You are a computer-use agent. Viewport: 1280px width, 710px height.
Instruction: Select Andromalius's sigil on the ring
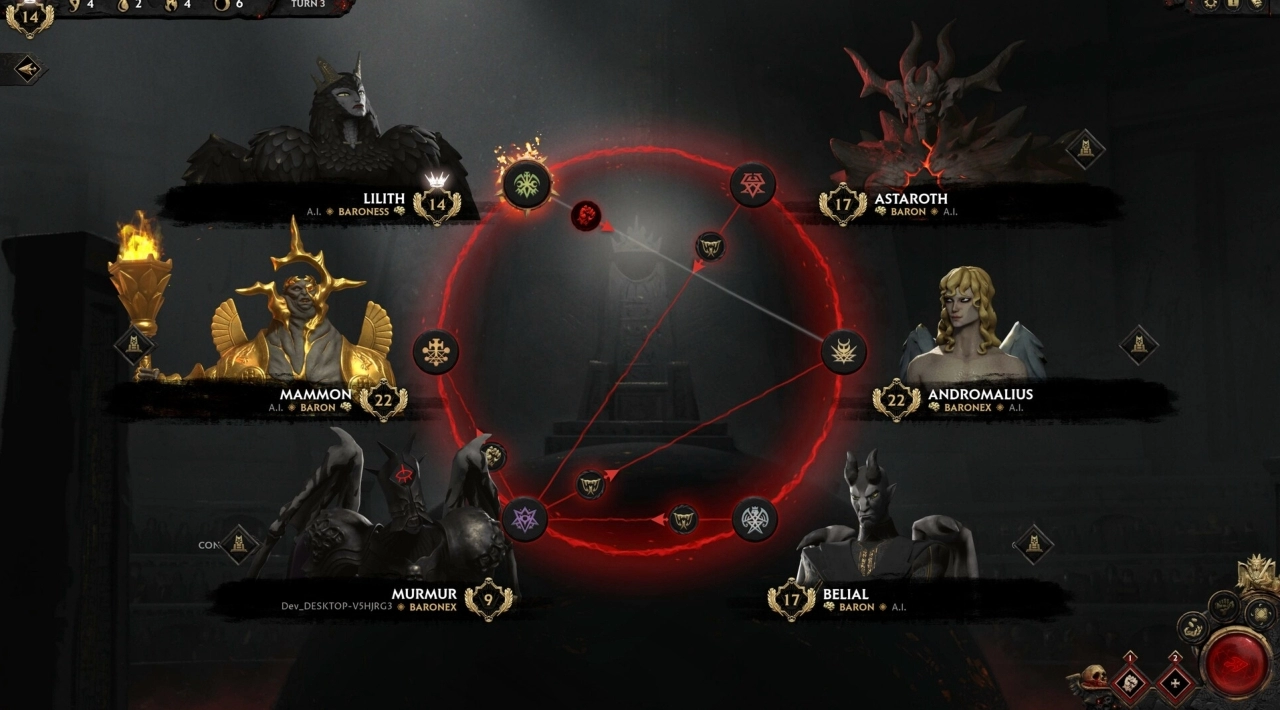click(x=843, y=351)
